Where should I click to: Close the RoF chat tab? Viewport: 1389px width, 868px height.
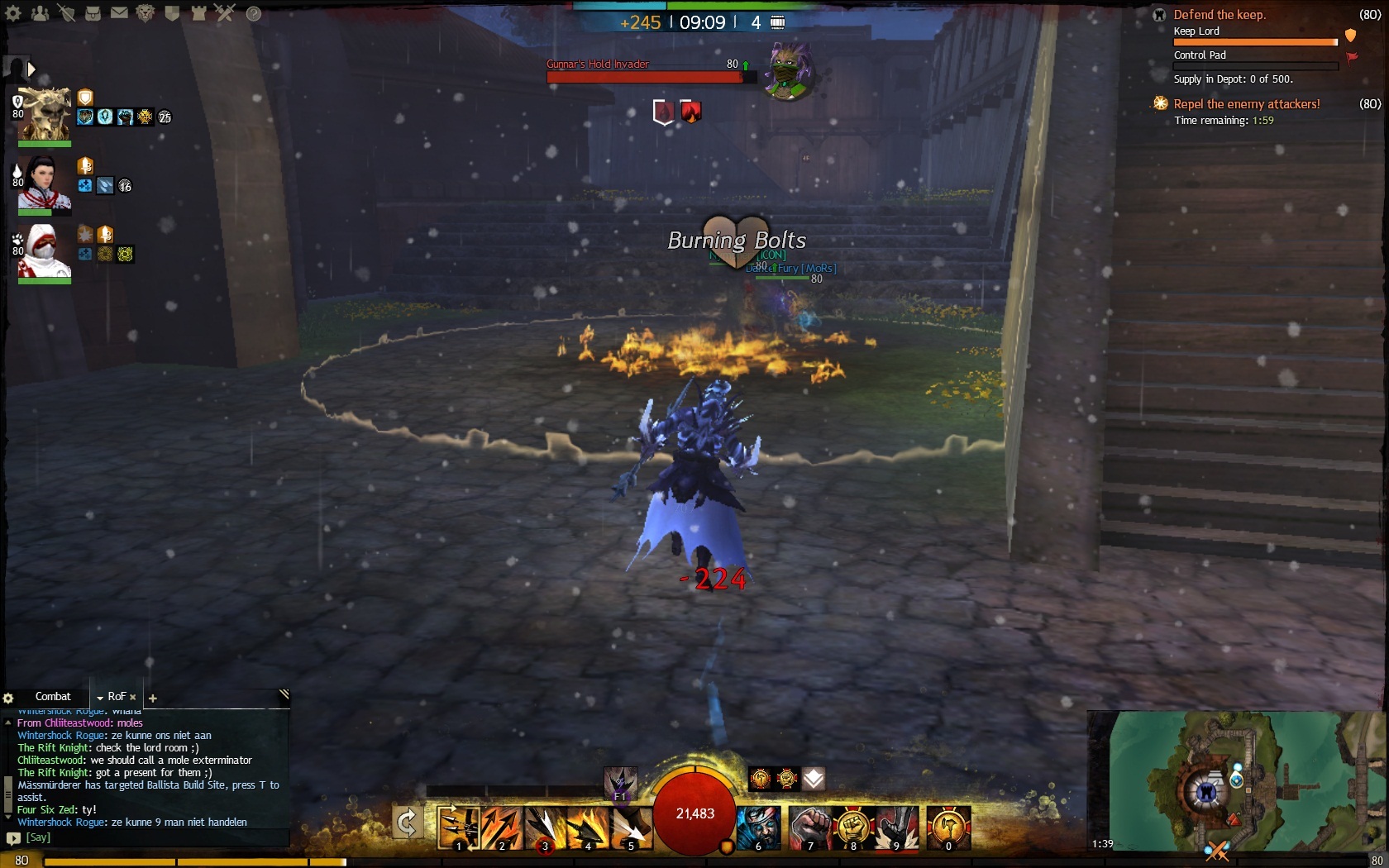pyautogui.click(x=133, y=698)
